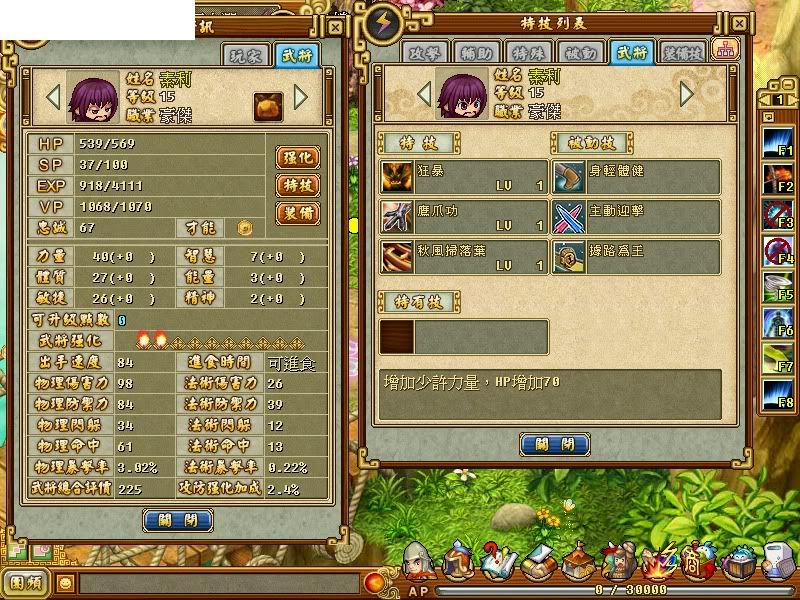Screen dimensions: 800x600
Task: Choose the 鷹爪功 eagle claw skill
Action: click(x=464, y=217)
